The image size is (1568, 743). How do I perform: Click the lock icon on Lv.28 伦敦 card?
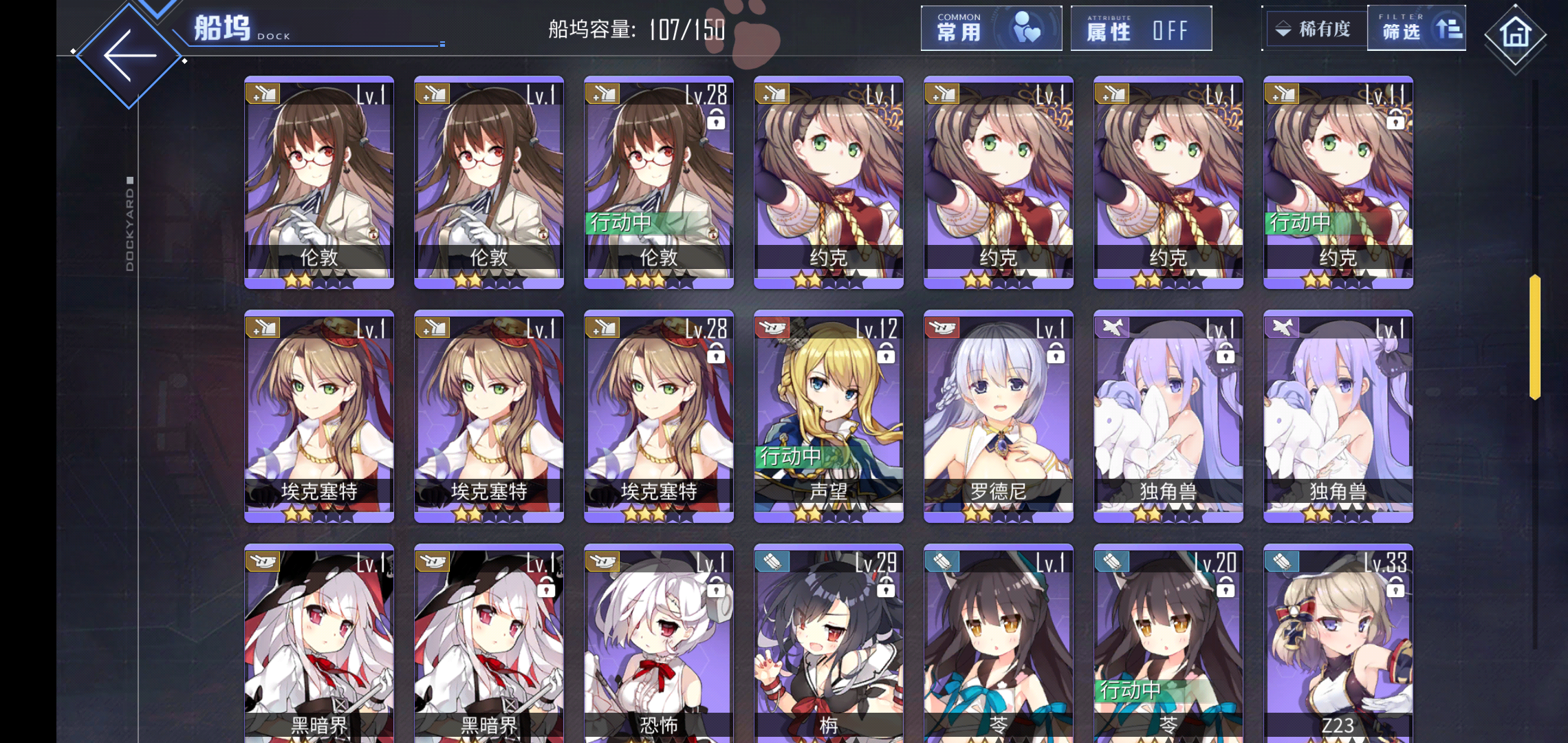tap(717, 121)
